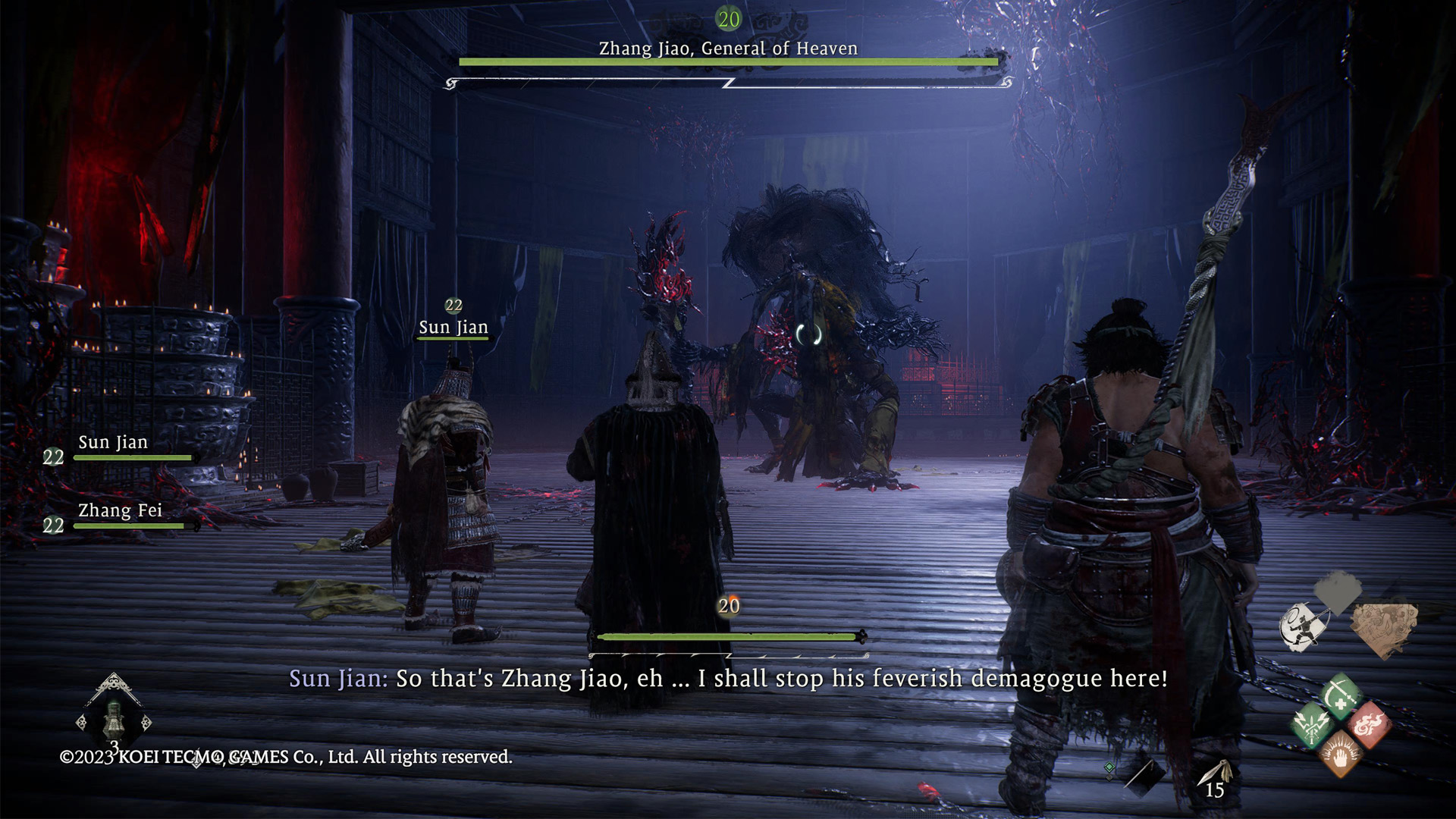The image size is (1456, 819).
Task: Select the grey empty diamond skill slot
Action: tap(1338, 590)
